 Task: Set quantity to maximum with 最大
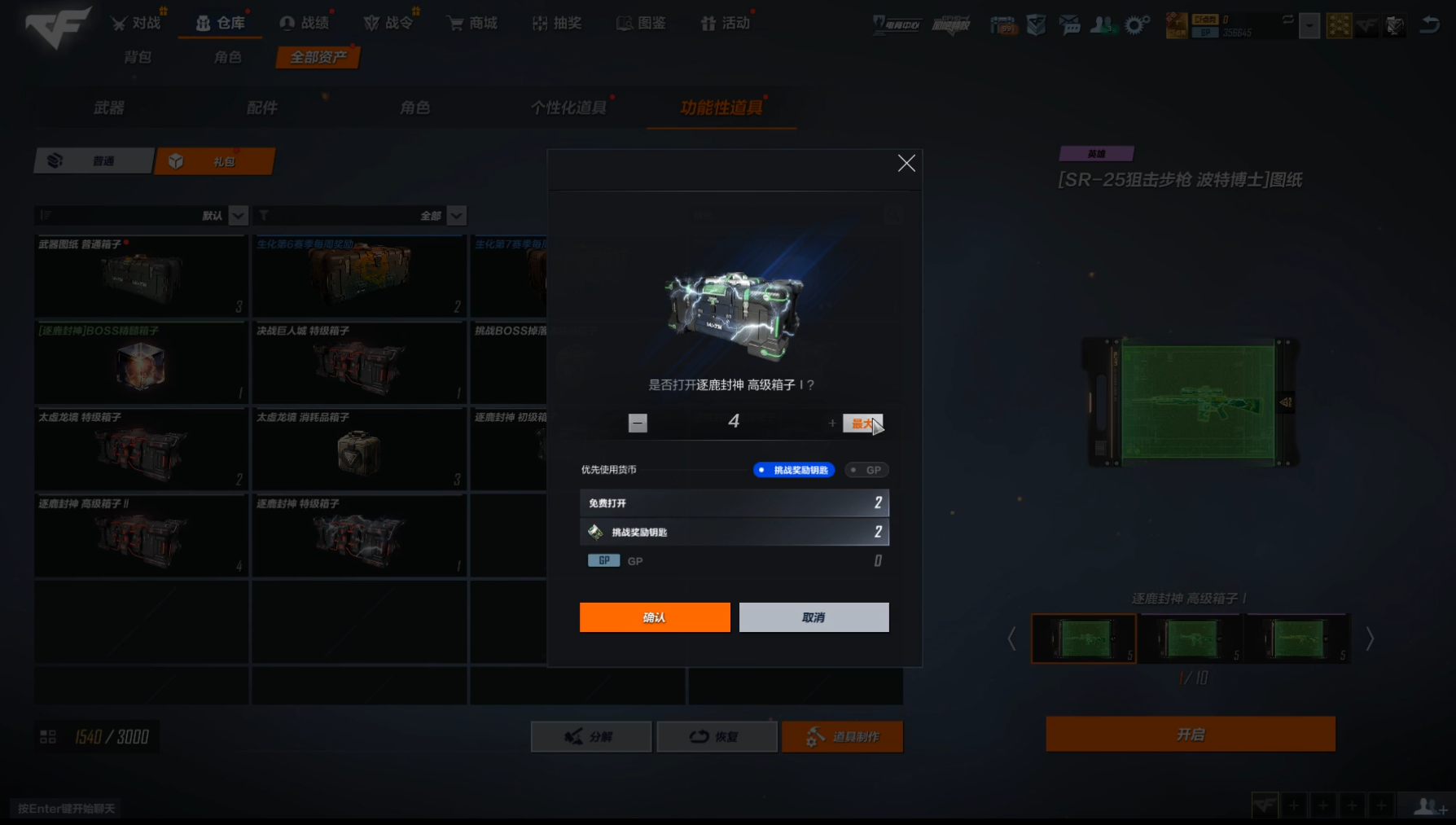[x=862, y=423]
